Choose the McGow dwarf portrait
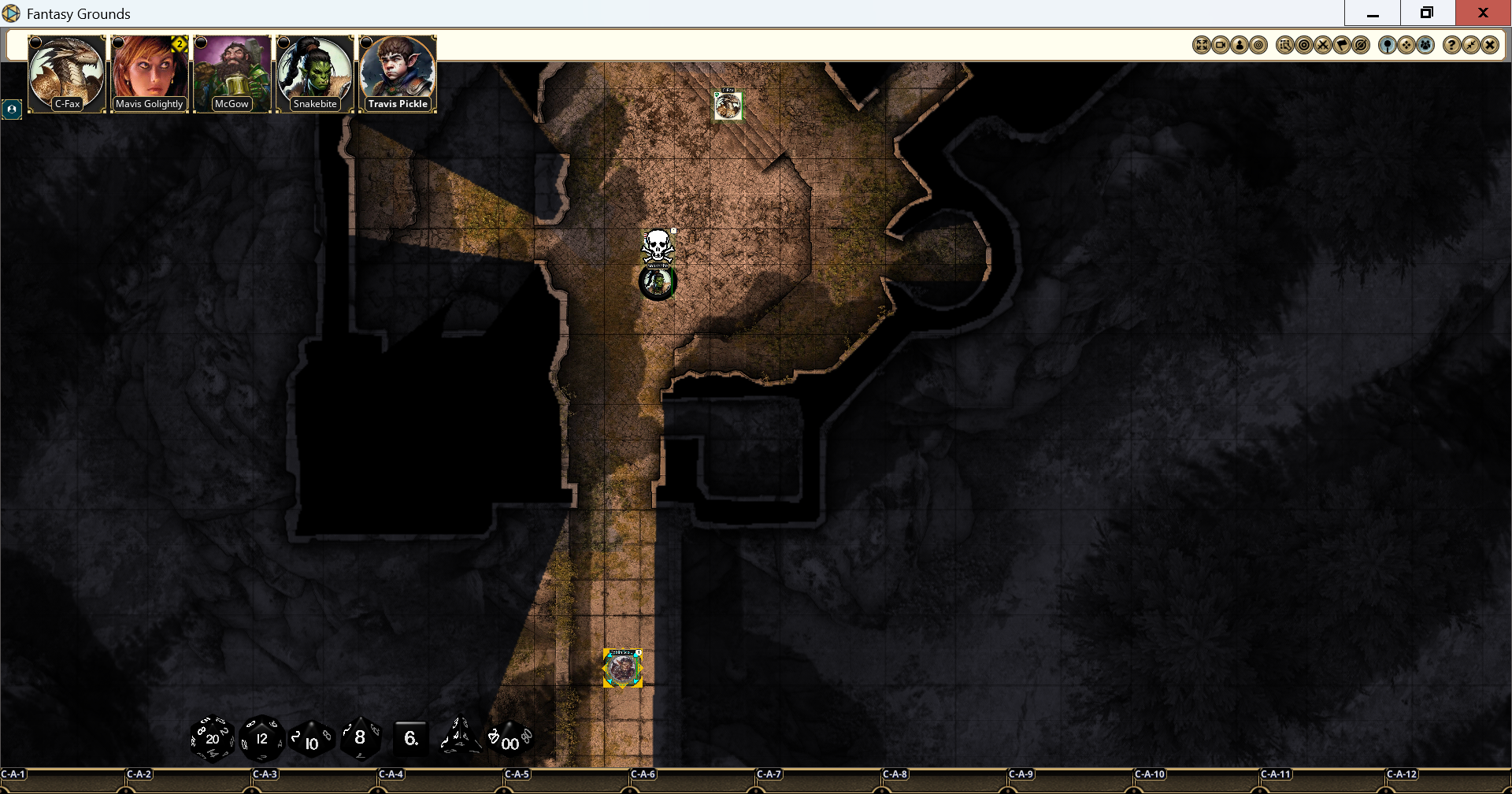This screenshot has width=1512, height=794. [x=232, y=73]
